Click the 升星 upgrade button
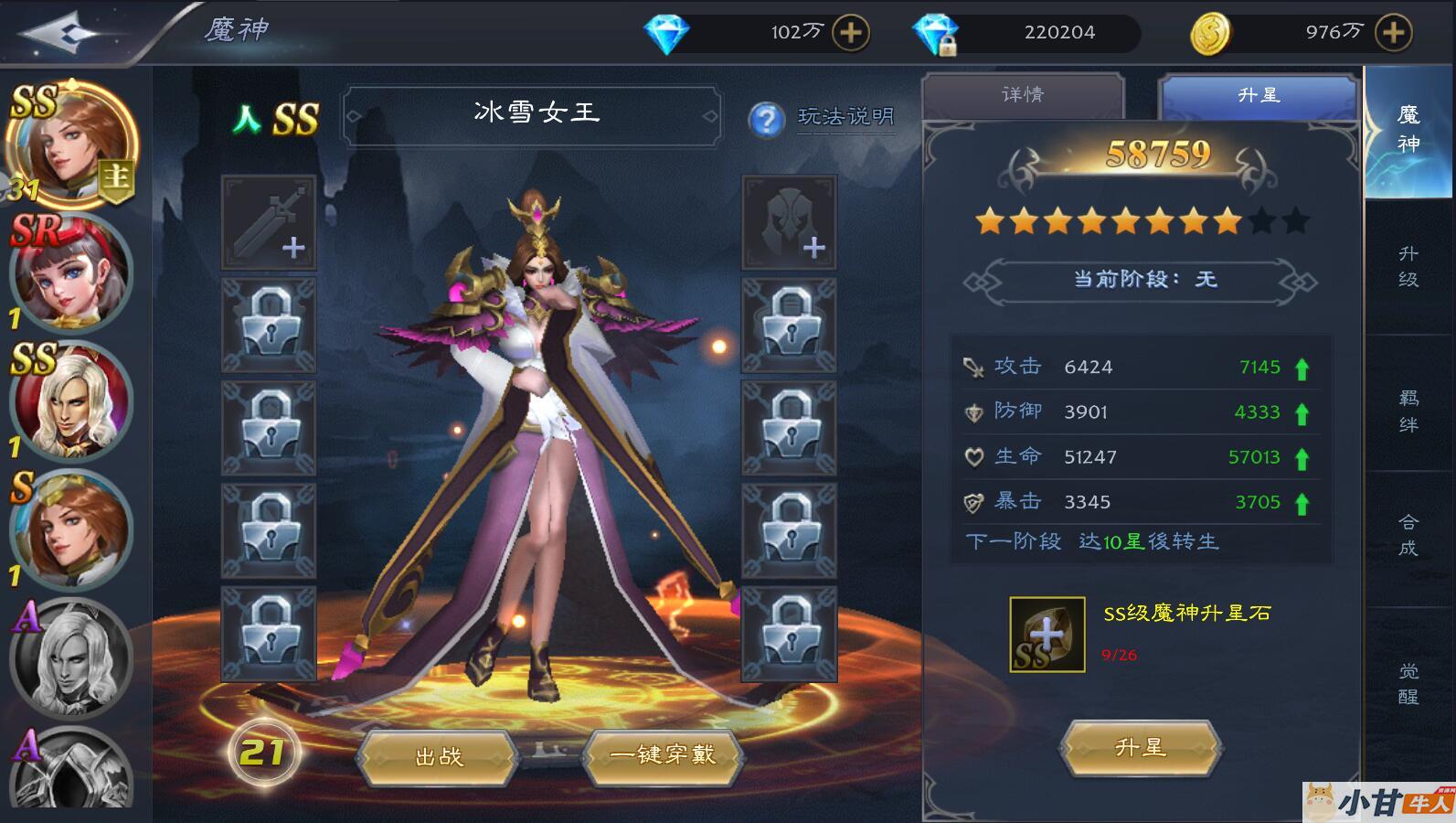Screen dimensions: 1456x823 1140,748
